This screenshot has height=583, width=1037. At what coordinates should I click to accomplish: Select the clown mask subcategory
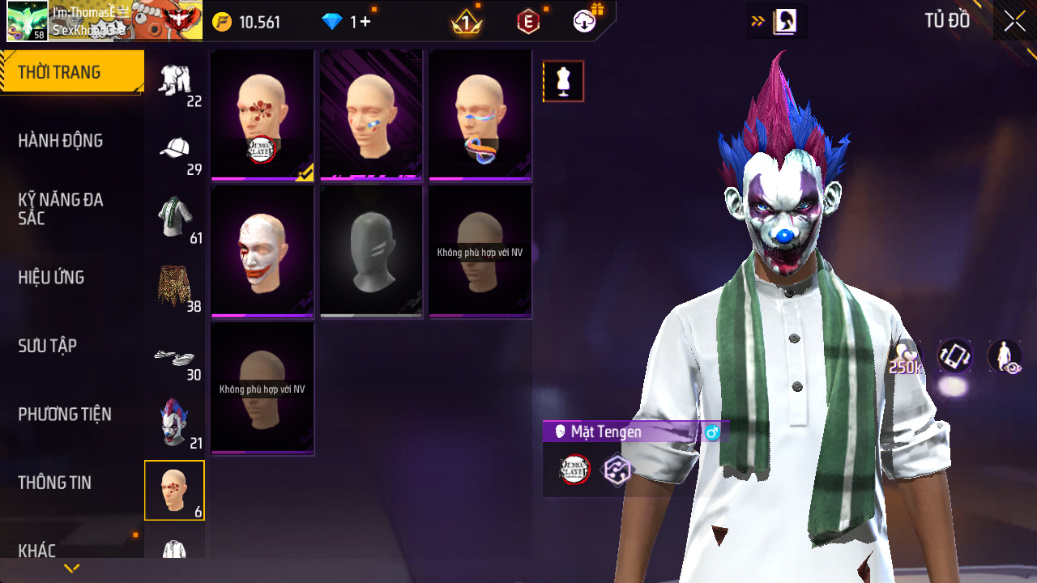[x=175, y=423]
